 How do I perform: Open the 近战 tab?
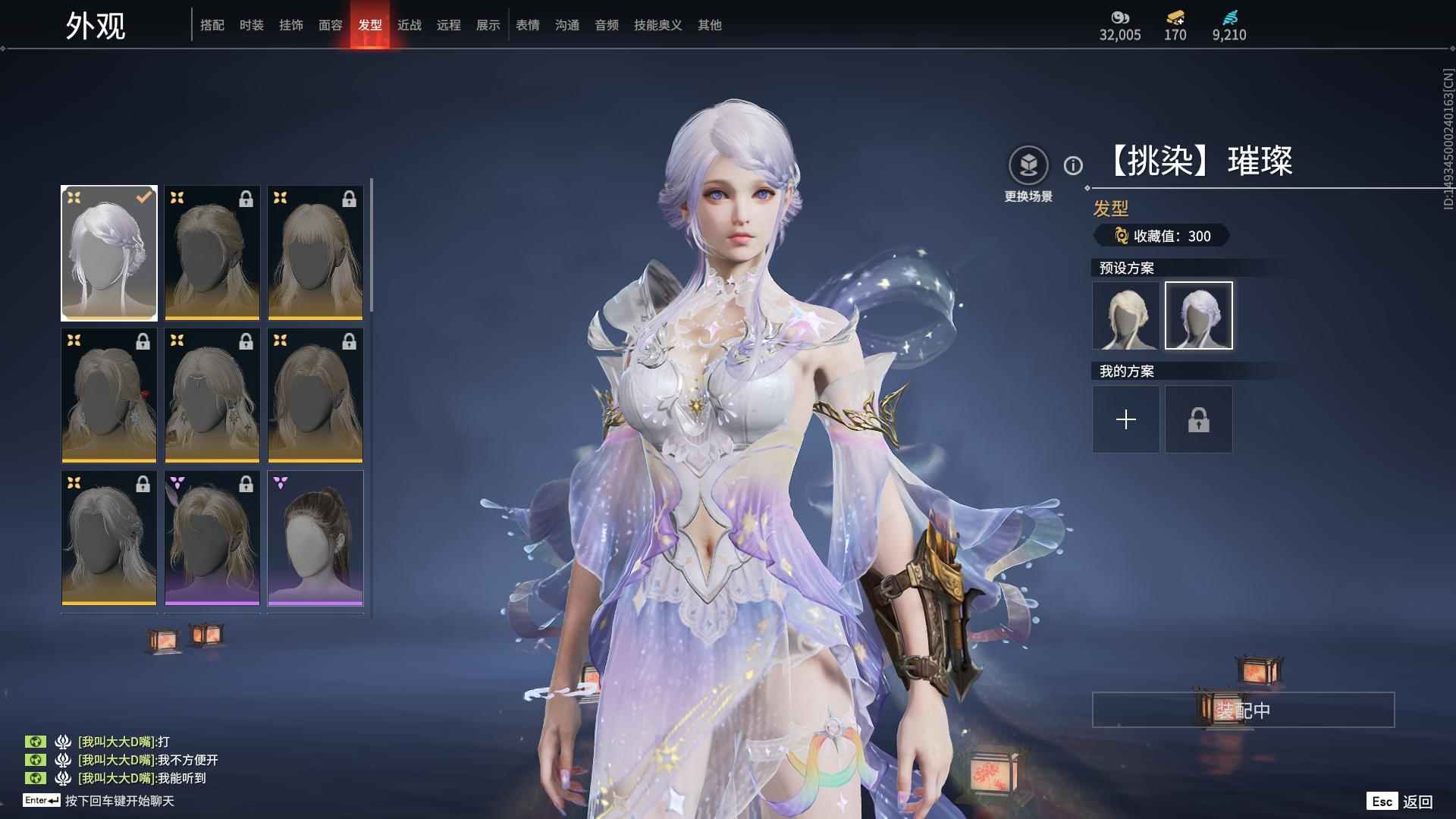pos(409,25)
